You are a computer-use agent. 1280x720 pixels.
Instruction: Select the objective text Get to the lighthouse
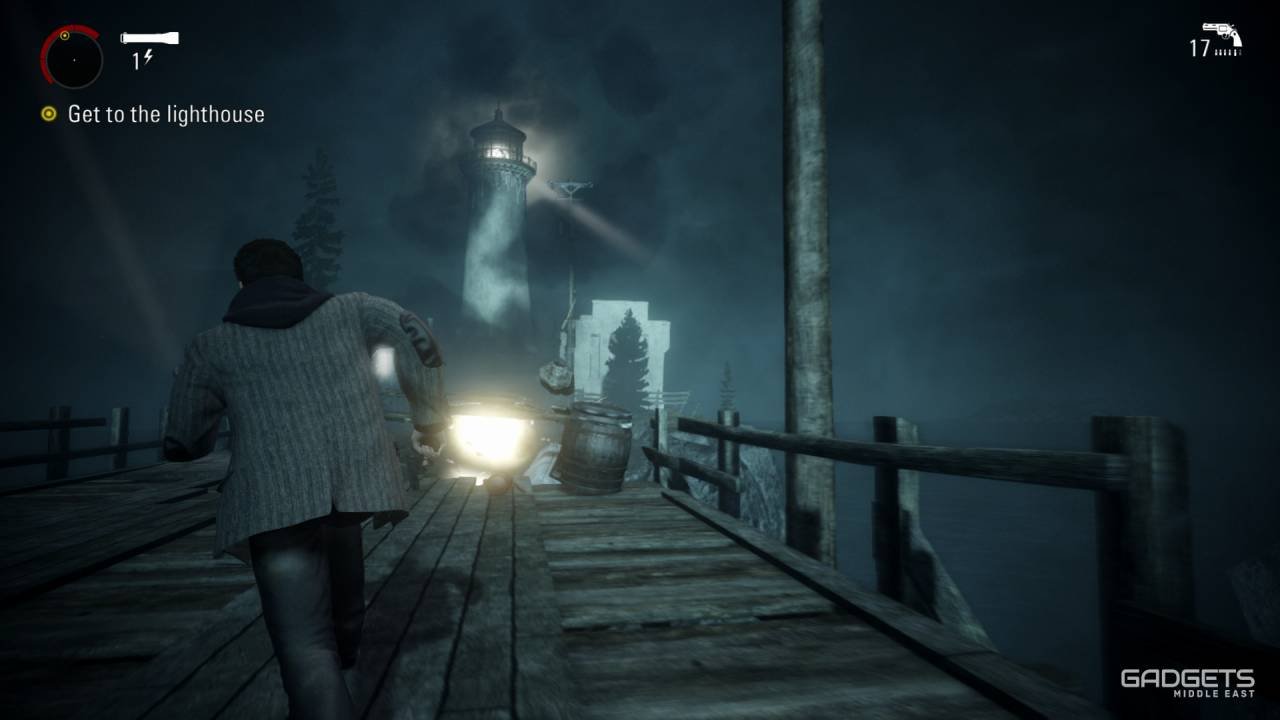click(165, 114)
